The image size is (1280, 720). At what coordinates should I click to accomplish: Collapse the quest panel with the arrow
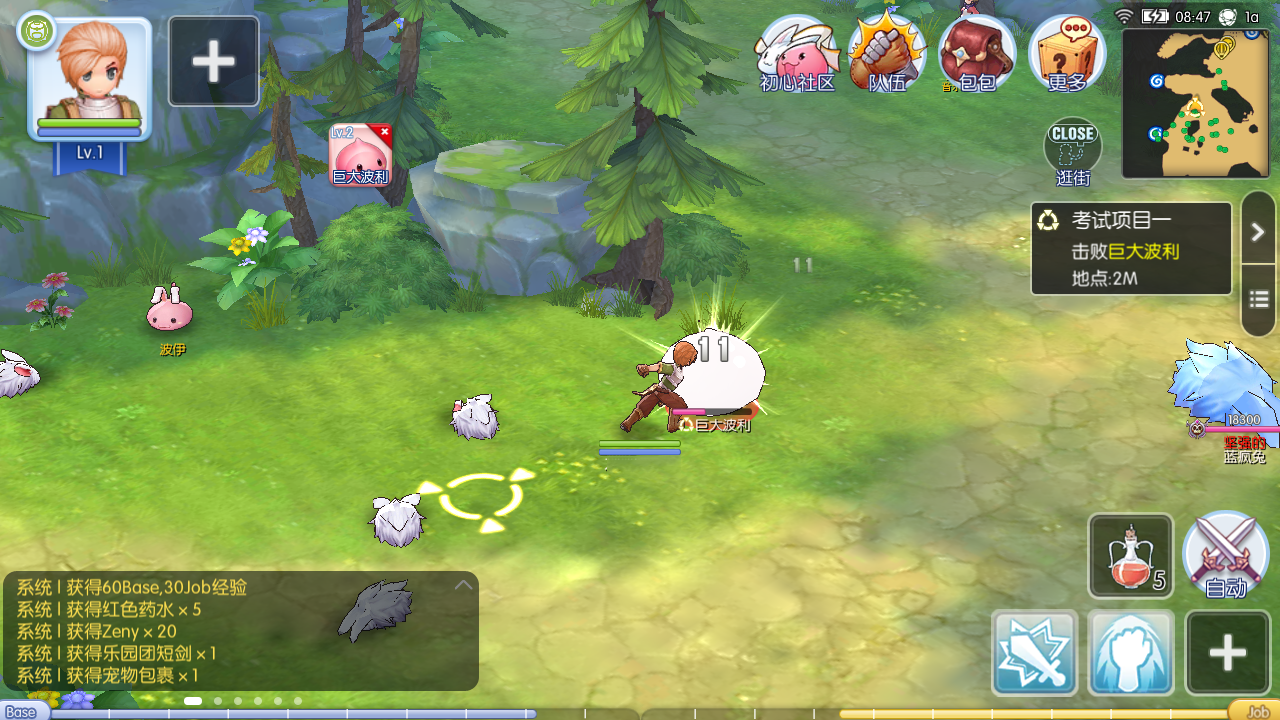(1257, 232)
